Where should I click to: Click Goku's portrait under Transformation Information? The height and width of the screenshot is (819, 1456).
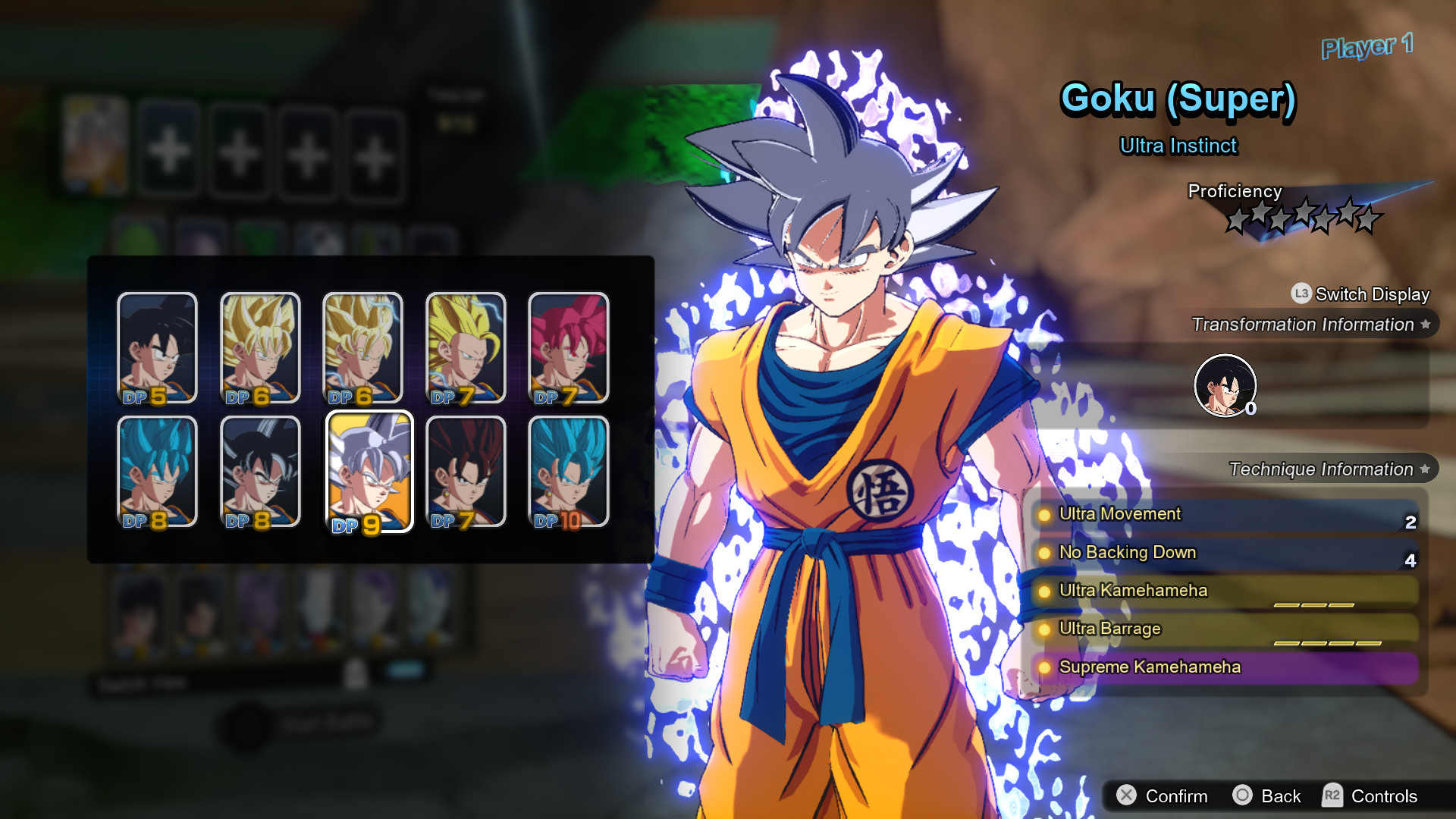1225,385
